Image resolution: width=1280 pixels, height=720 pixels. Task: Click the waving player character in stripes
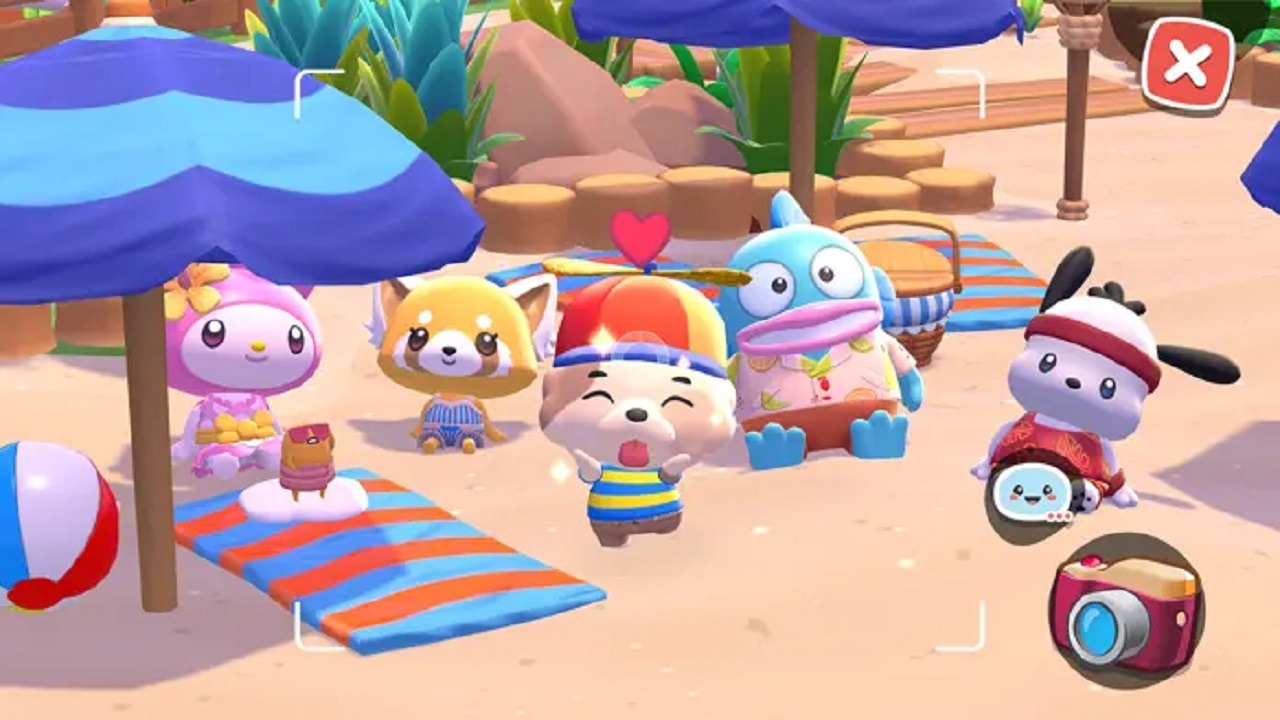pos(630,440)
